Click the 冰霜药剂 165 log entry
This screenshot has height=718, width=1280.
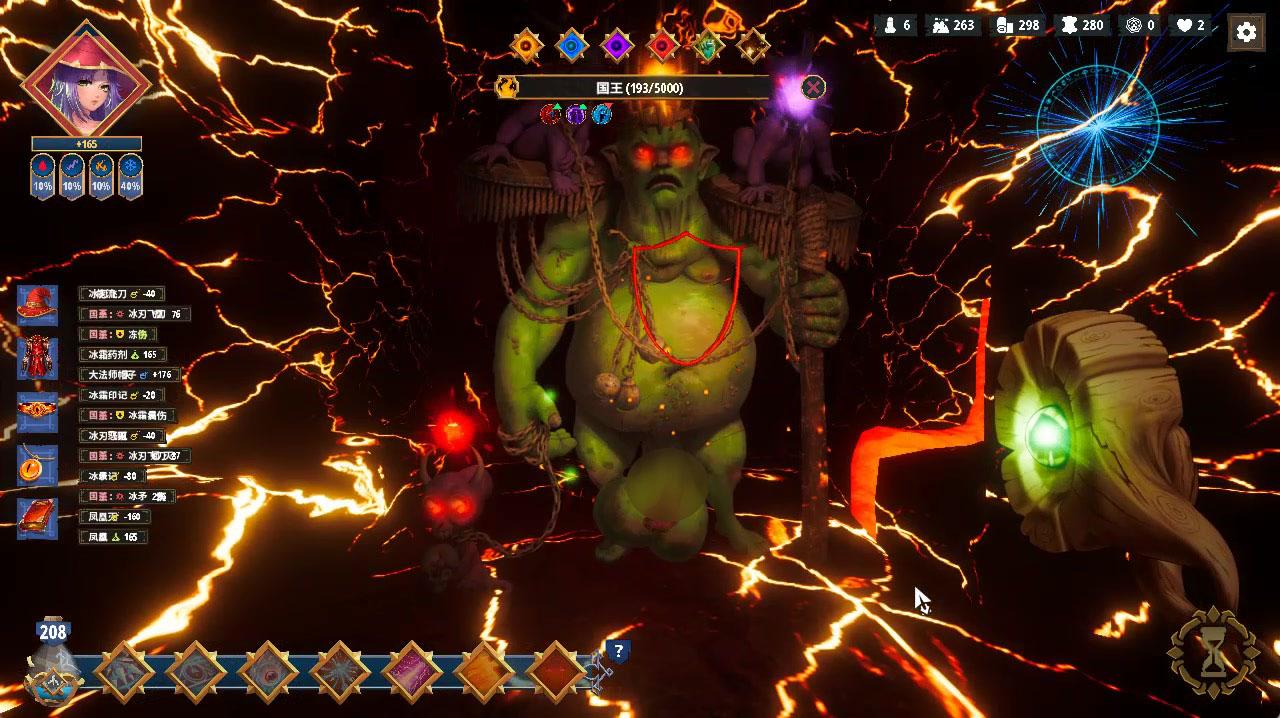[122, 355]
